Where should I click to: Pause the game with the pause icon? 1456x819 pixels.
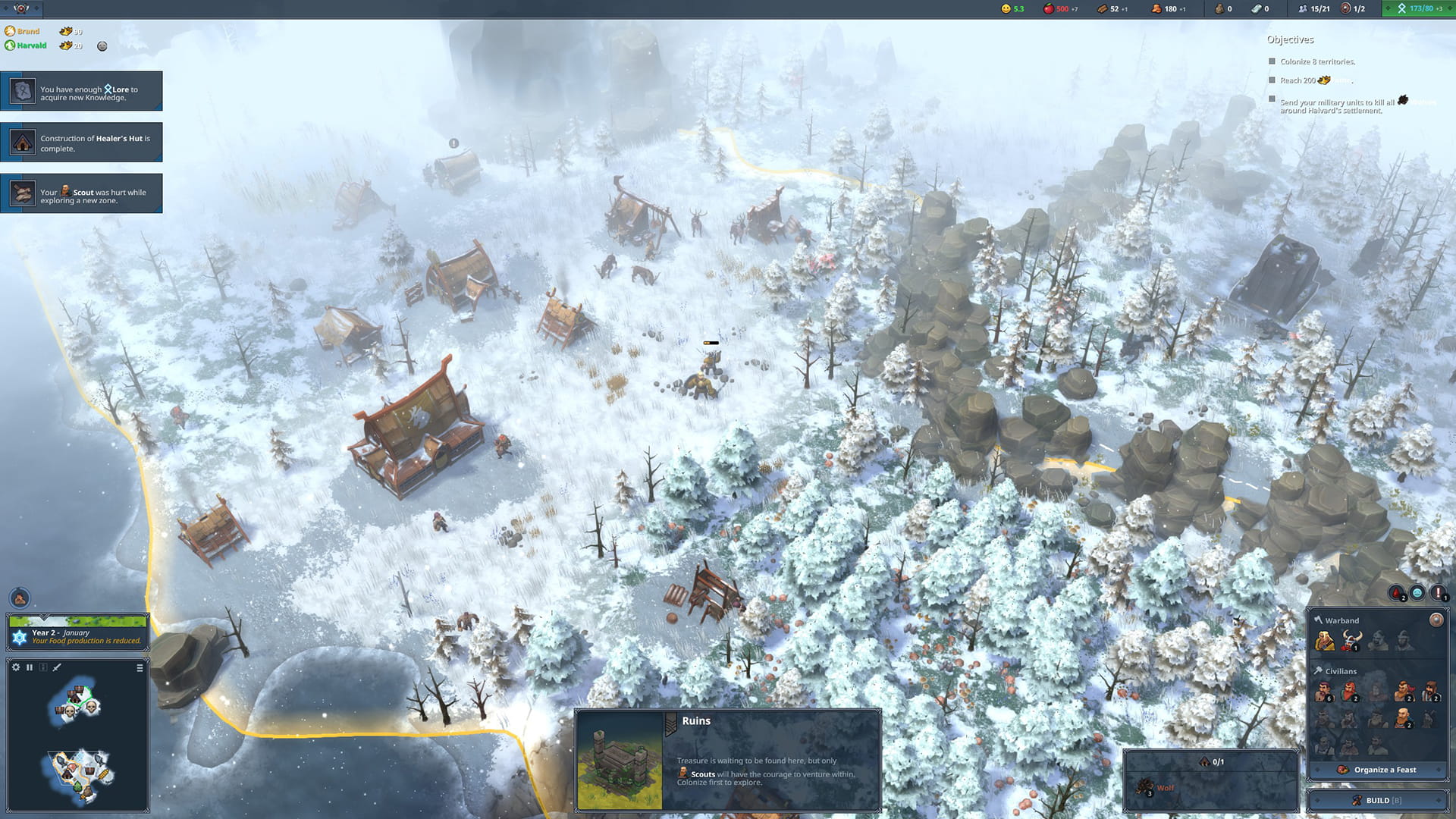(30, 667)
